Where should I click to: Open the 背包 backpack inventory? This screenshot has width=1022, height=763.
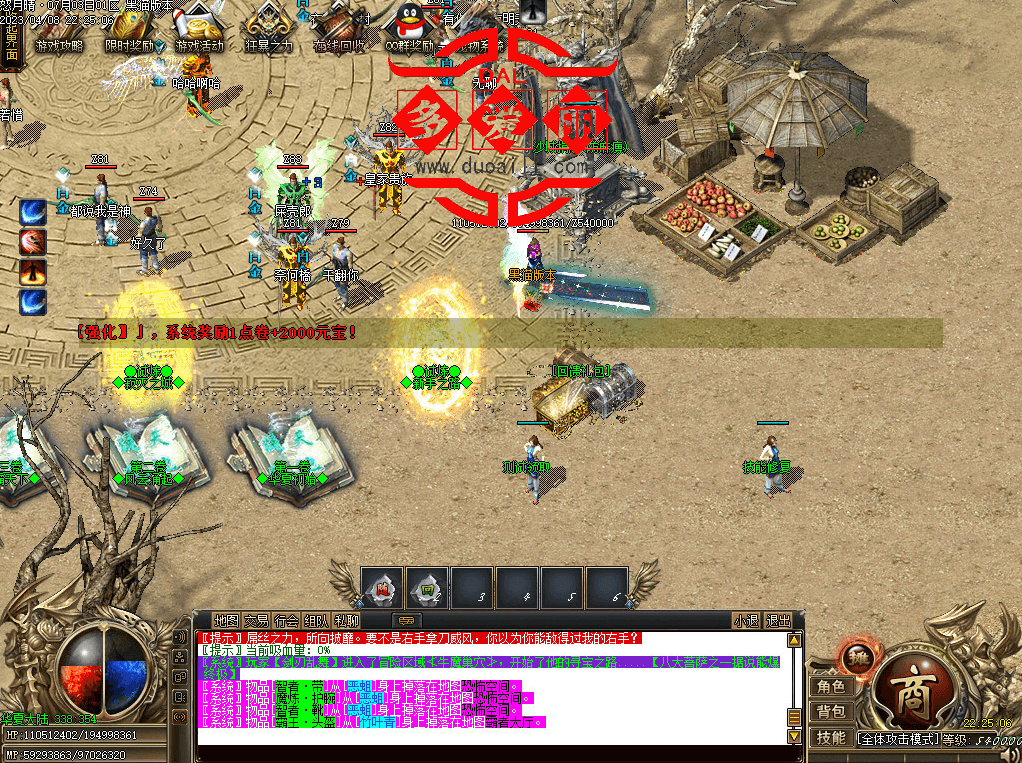point(831,711)
